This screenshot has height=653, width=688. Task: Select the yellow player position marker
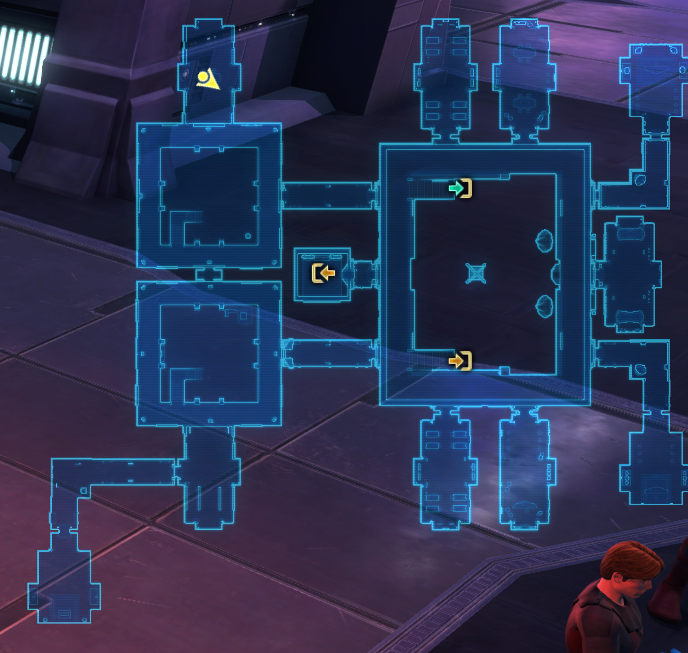click(x=207, y=79)
